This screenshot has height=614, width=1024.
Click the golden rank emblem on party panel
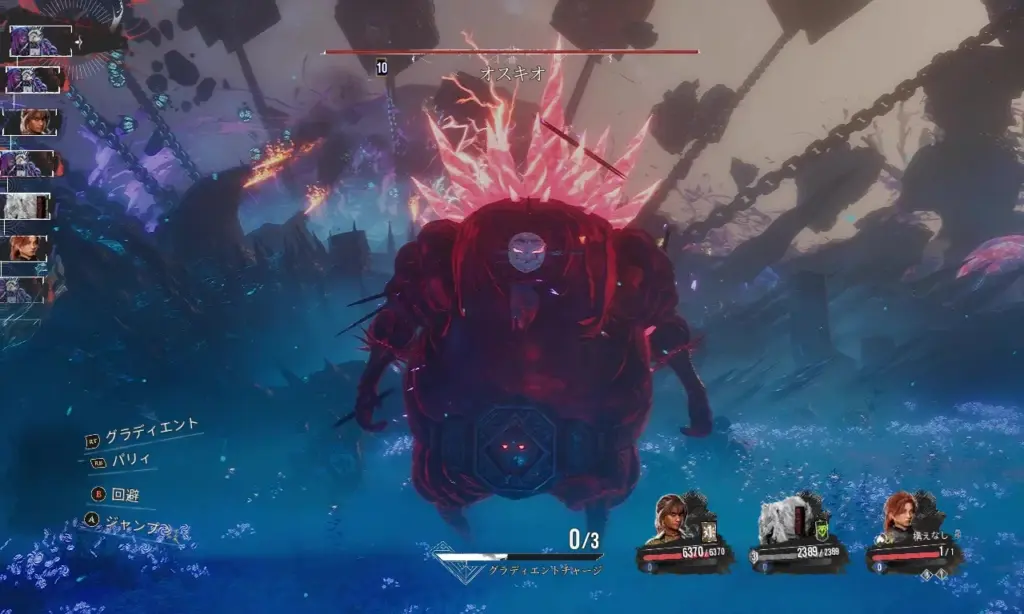(x=710, y=531)
